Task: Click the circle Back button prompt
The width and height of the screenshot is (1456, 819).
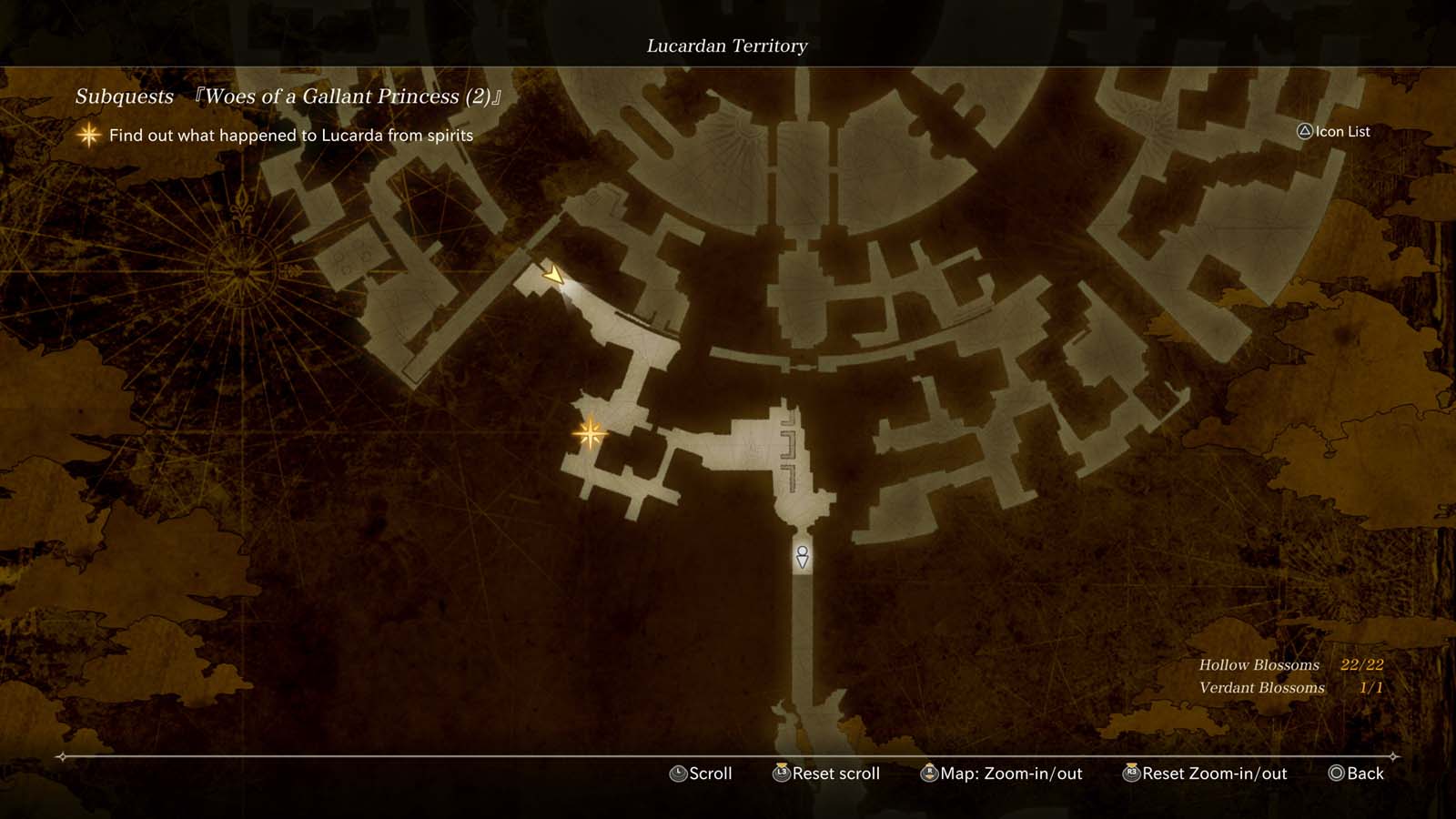Action: tap(1335, 773)
